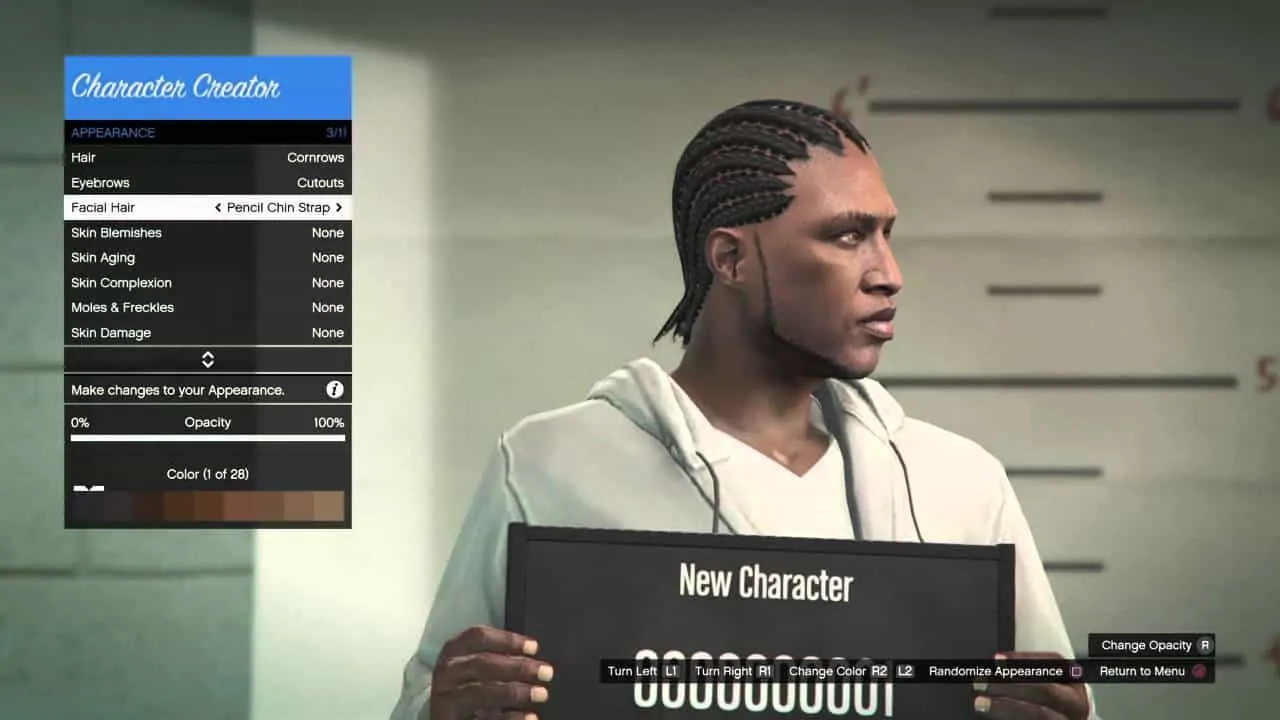Image resolution: width=1280 pixels, height=720 pixels.
Task: Click the right arrow on Pencil Chin Strap
Action: point(339,207)
